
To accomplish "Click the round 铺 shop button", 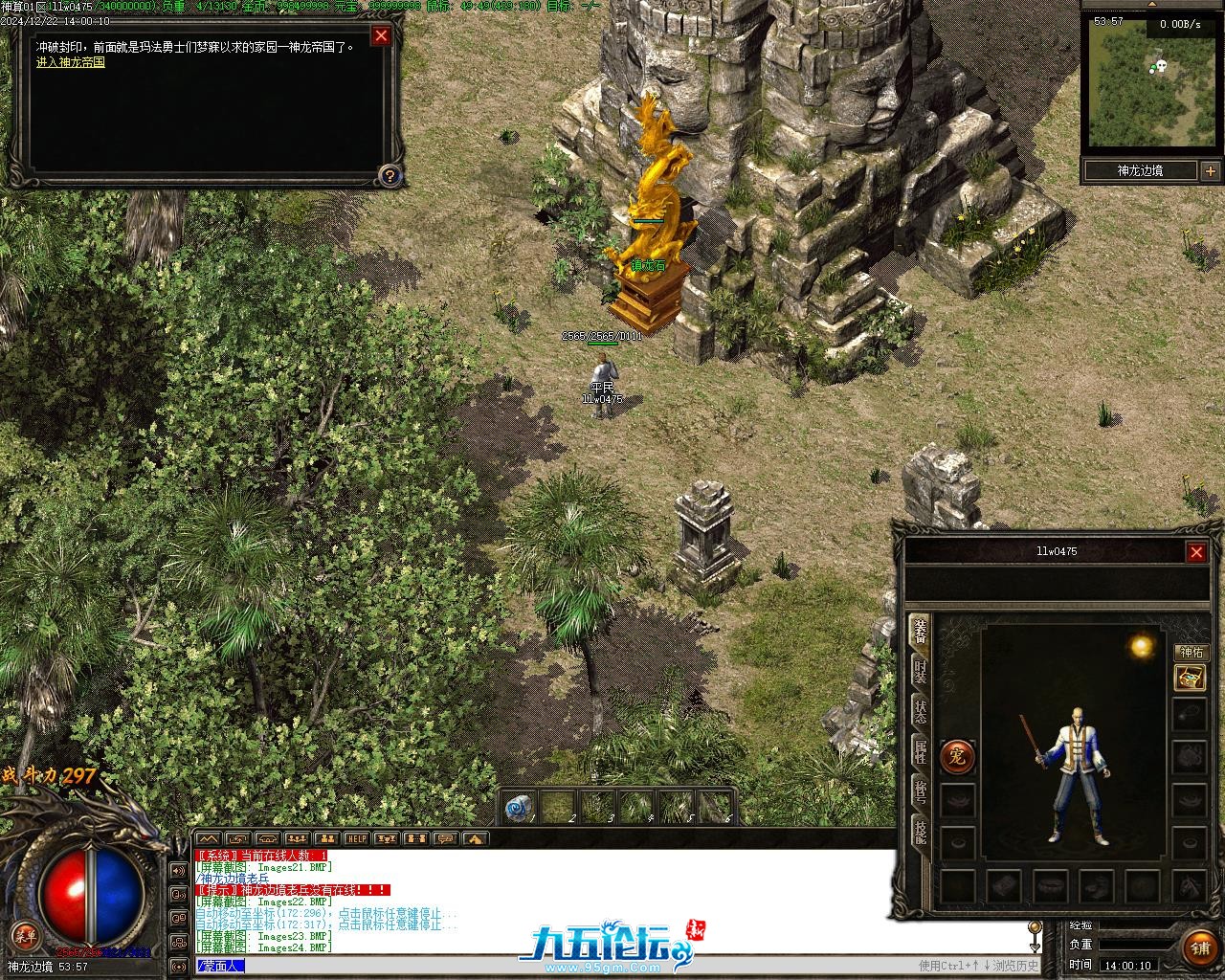I will coord(1200,947).
